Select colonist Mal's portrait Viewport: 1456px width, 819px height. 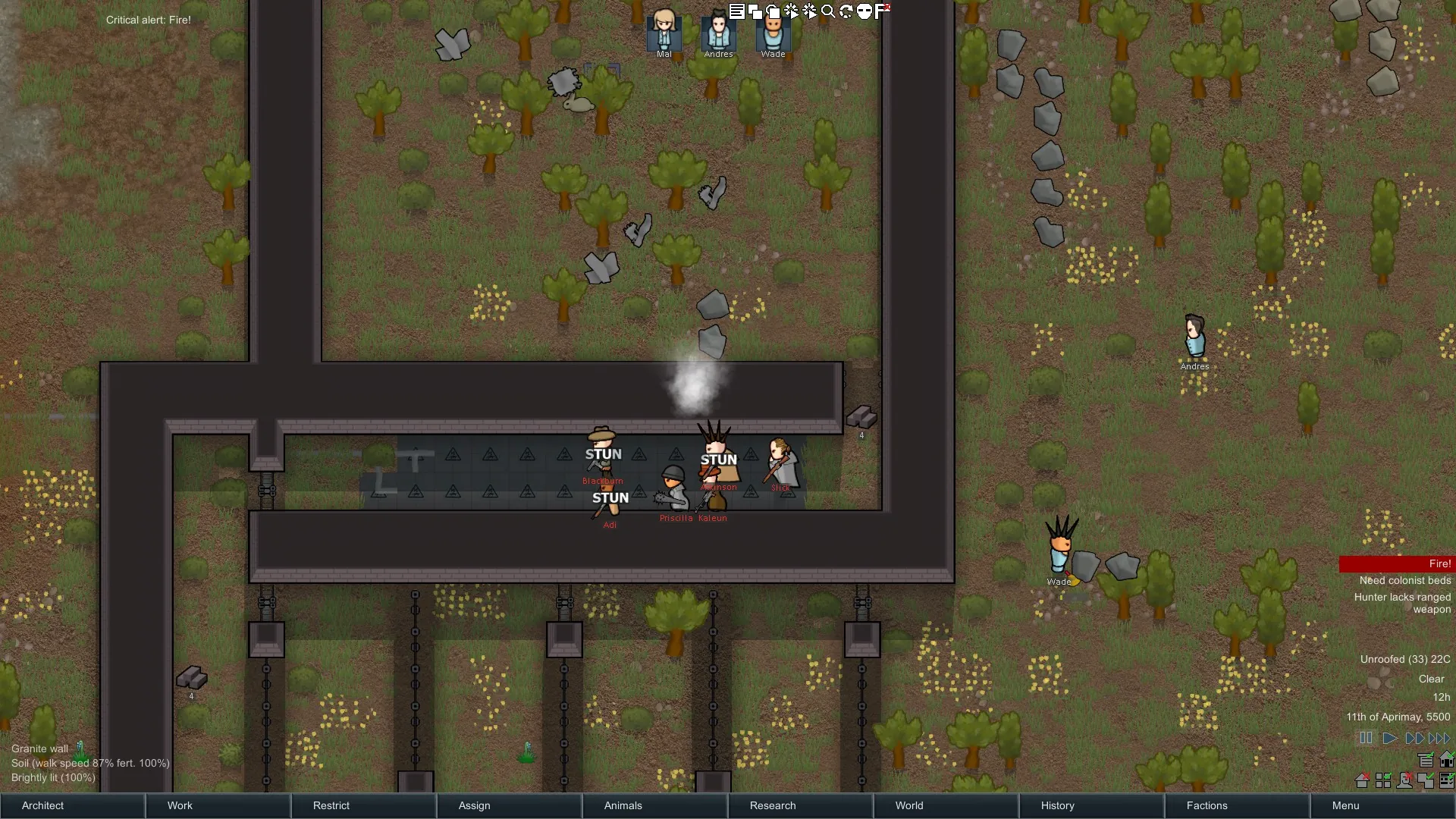click(664, 32)
